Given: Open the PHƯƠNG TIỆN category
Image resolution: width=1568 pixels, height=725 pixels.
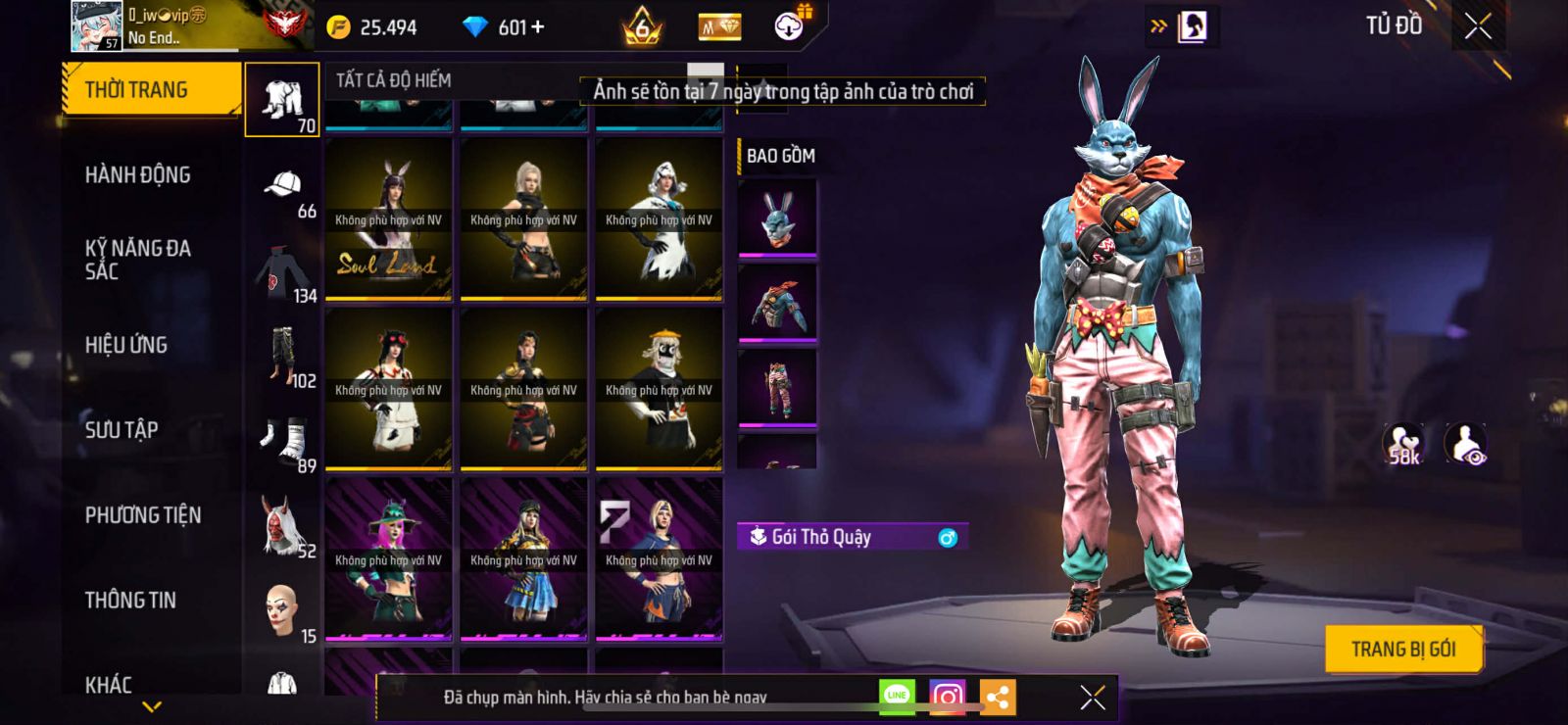Looking at the screenshot, I should pos(143,514).
